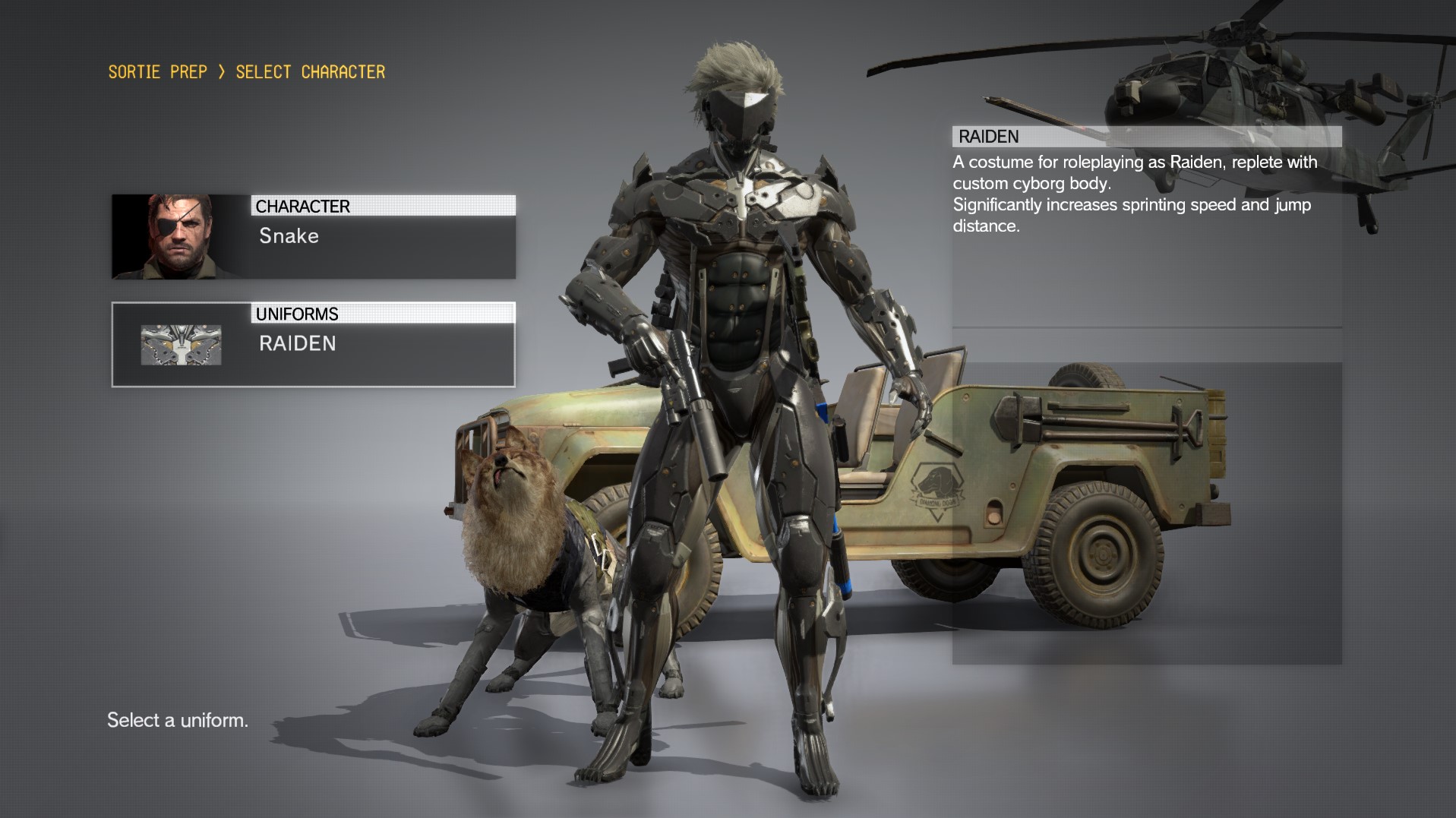
Task: Click SORTIE PREP in the breadcrumb
Action: (156, 71)
